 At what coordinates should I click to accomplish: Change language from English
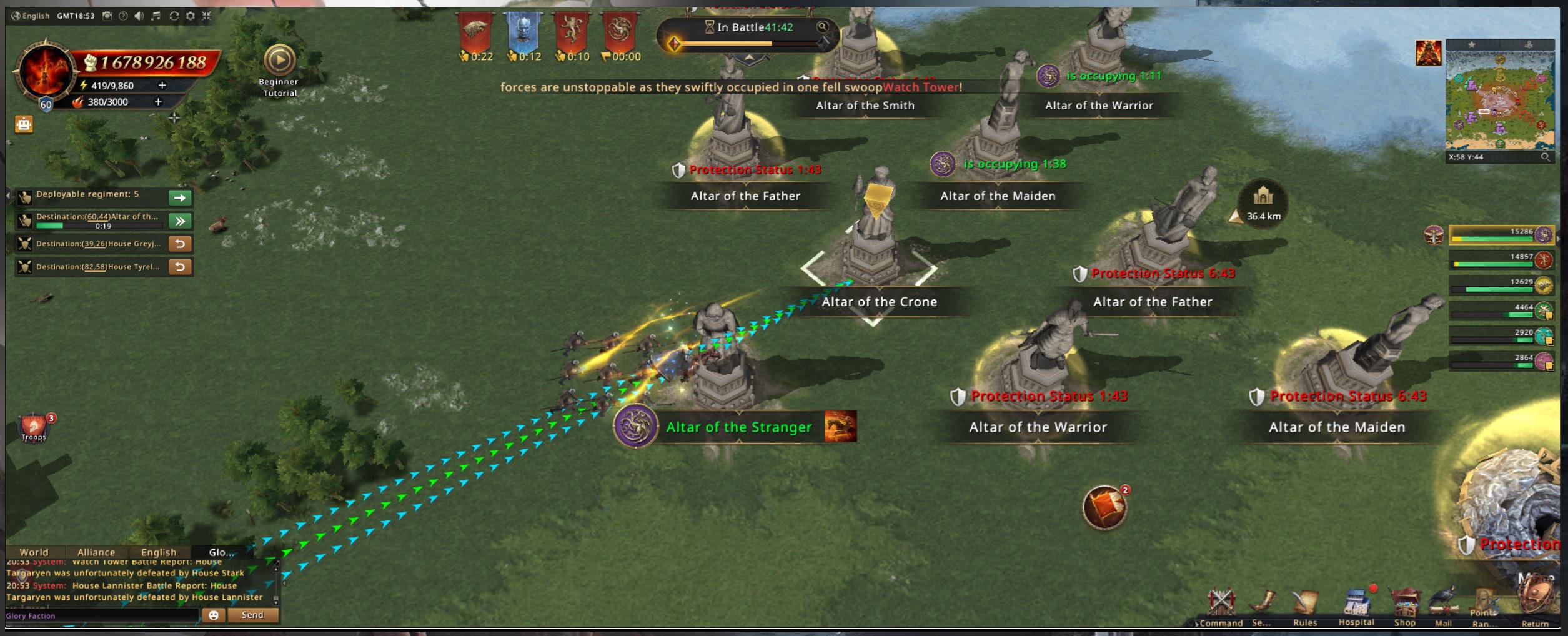click(x=30, y=16)
